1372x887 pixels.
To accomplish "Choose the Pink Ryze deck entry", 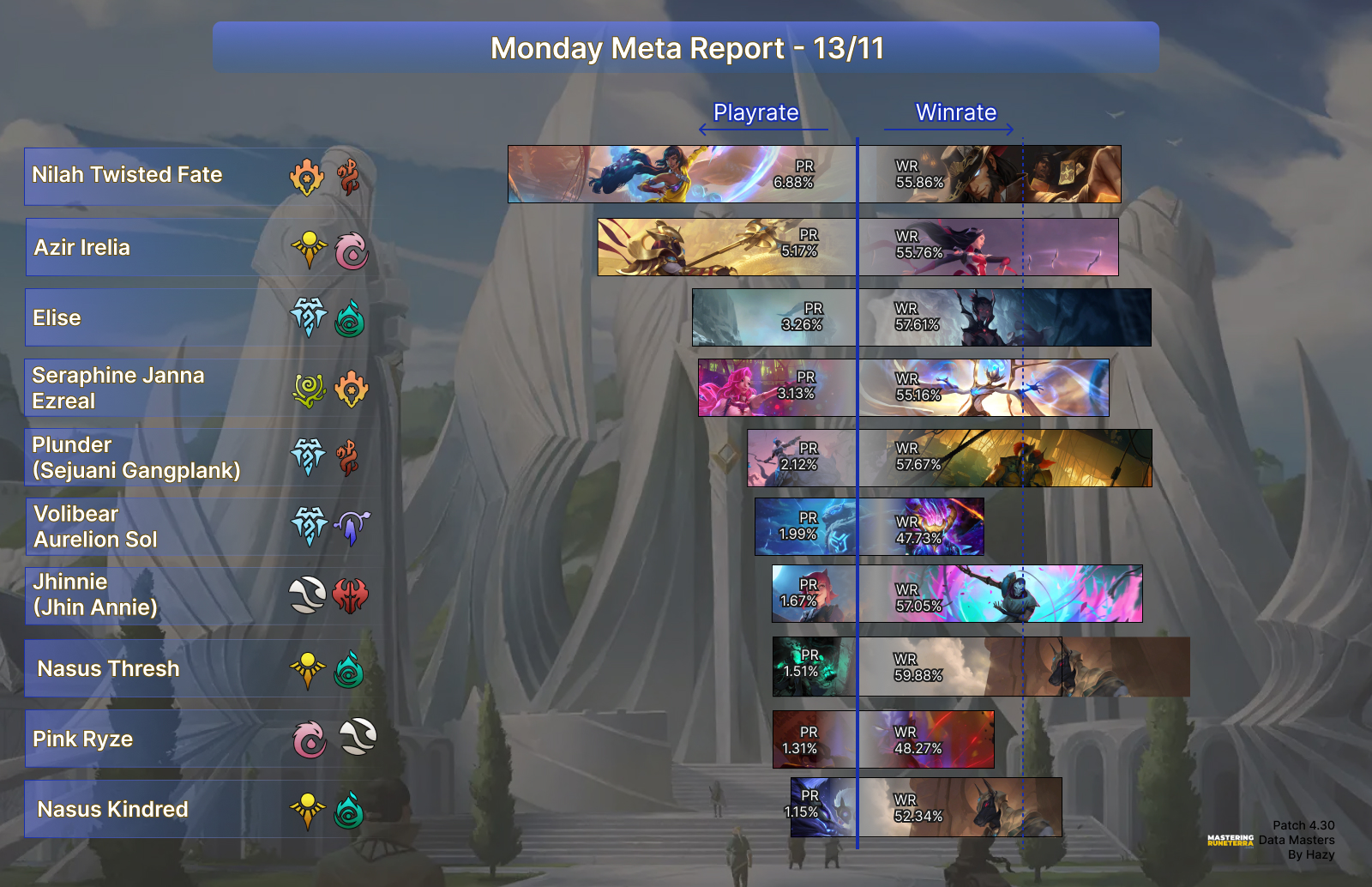I will point(199,739).
